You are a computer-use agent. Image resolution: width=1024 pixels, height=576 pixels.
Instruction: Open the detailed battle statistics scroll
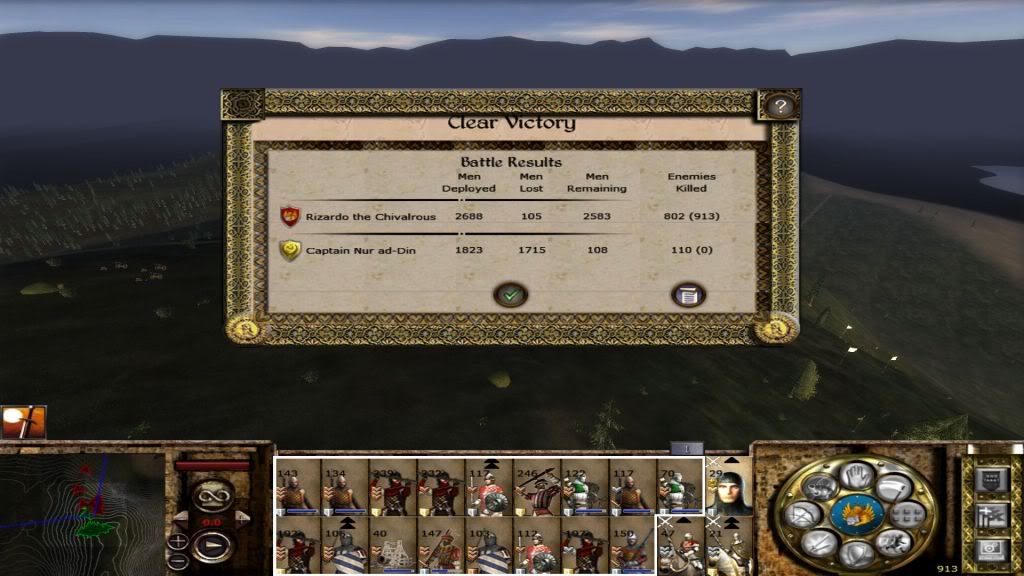pos(688,295)
